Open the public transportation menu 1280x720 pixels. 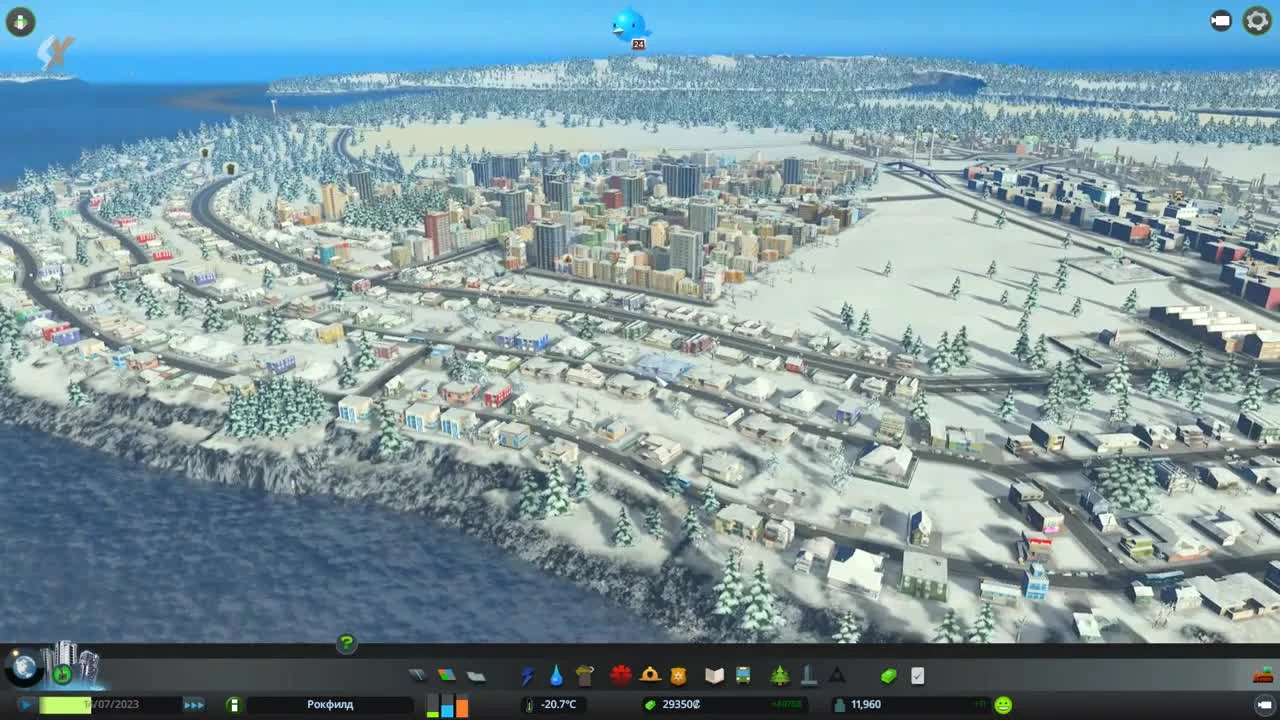tap(742, 676)
